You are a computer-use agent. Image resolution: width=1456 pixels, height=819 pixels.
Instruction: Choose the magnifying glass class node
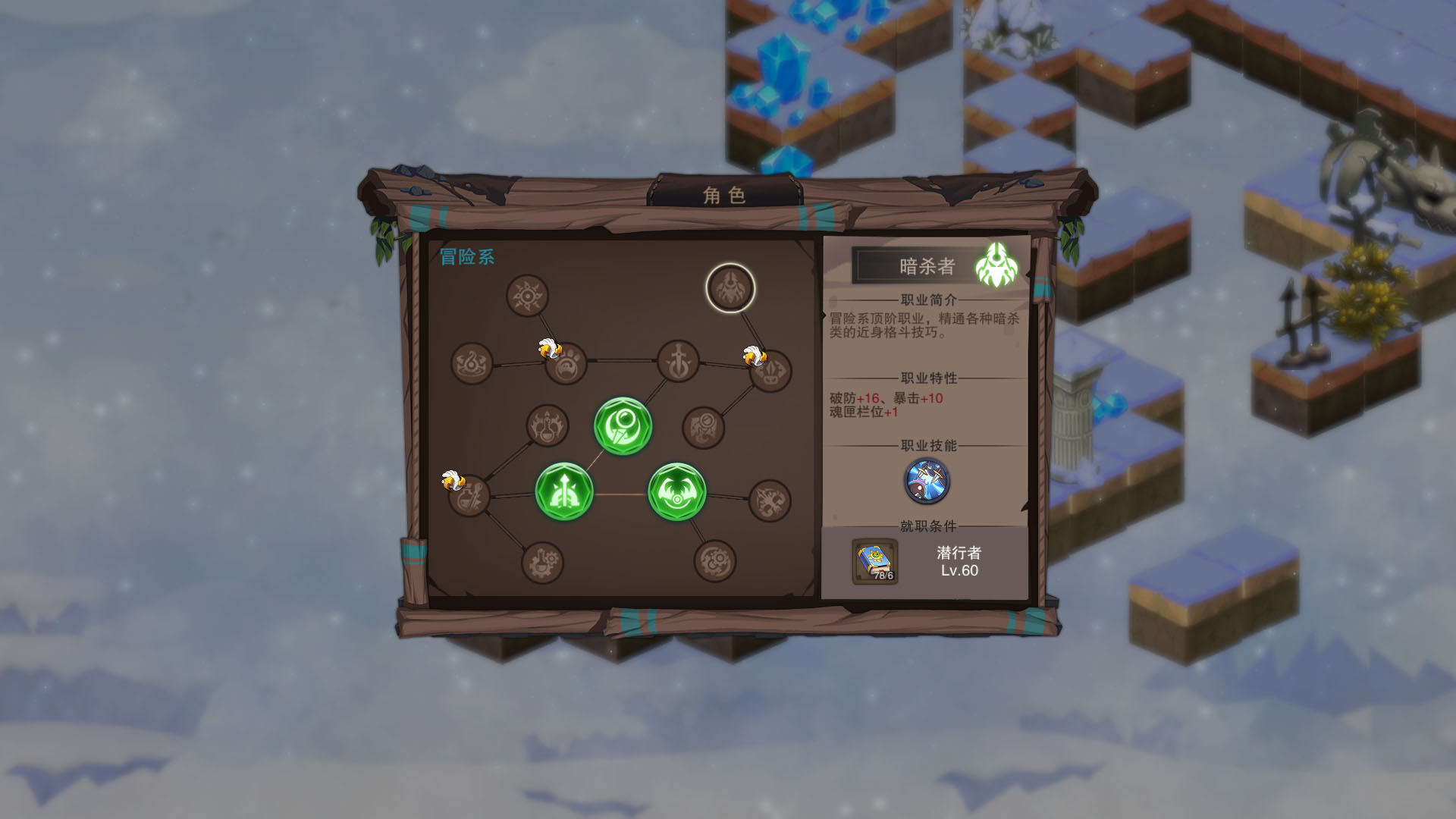[x=704, y=427]
